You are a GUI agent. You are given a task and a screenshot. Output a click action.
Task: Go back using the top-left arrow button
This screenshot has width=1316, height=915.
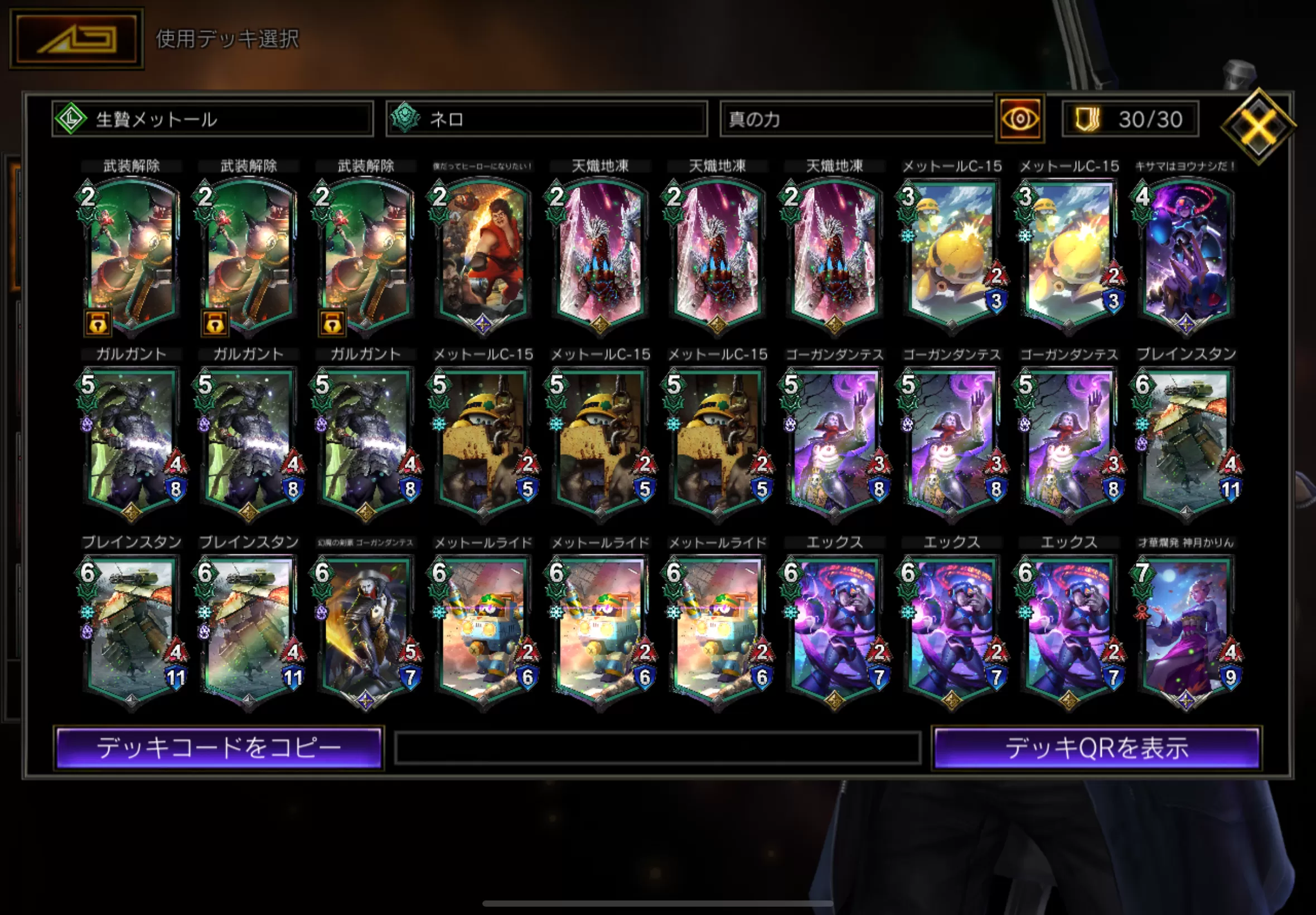click(x=76, y=38)
